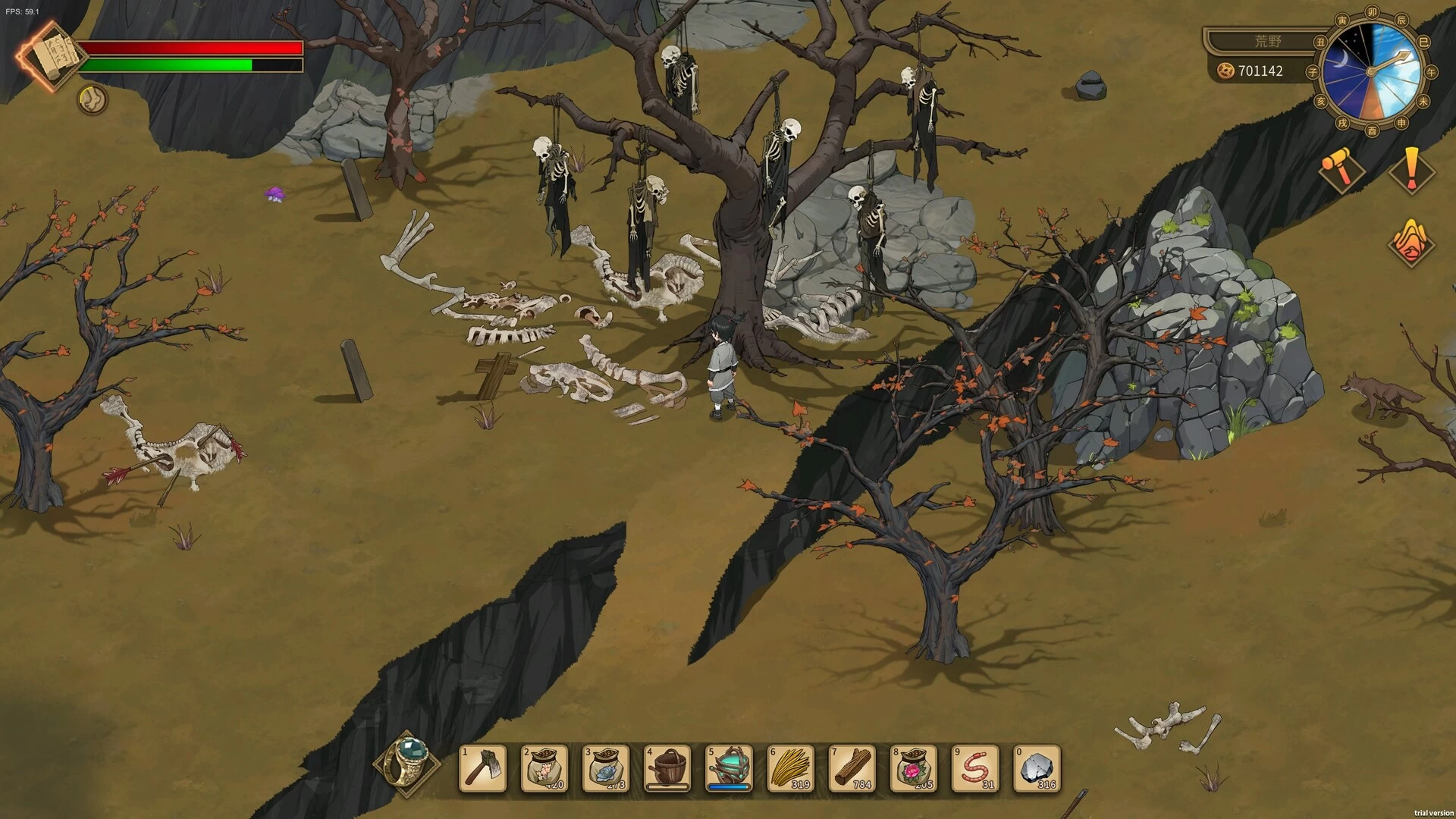Viewport: 1456px width, 819px height.
Task: Choose the red peony seed bag
Action: 913,769
